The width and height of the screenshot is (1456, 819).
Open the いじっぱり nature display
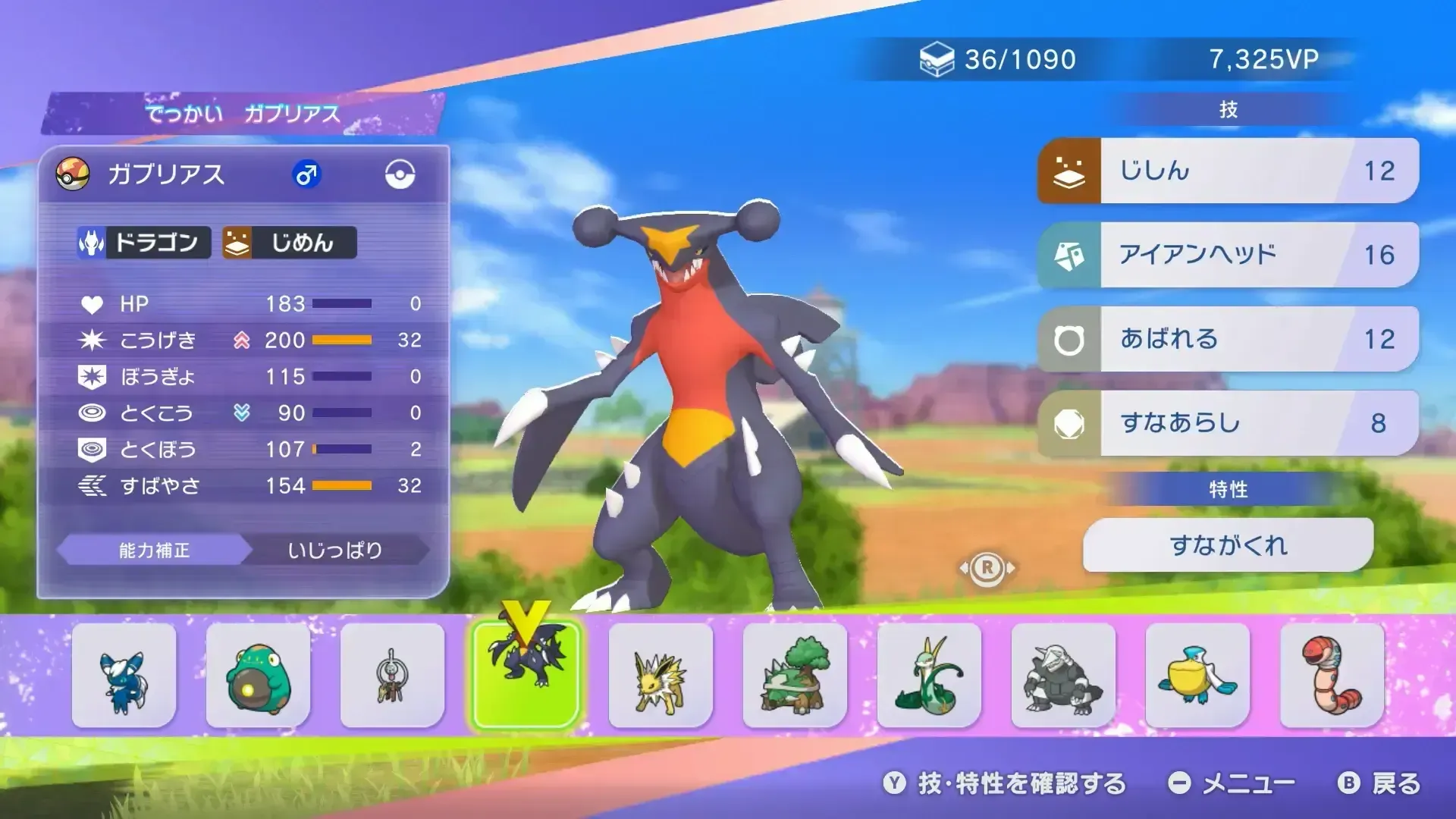coord(336,551)
